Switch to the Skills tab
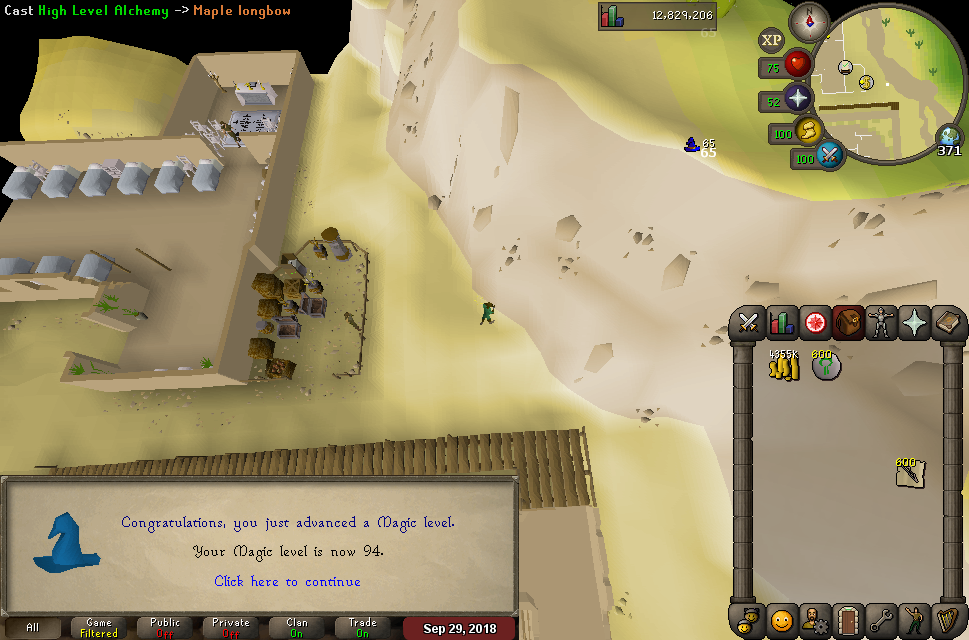This screenshot has width=969, height=640. 782,322
